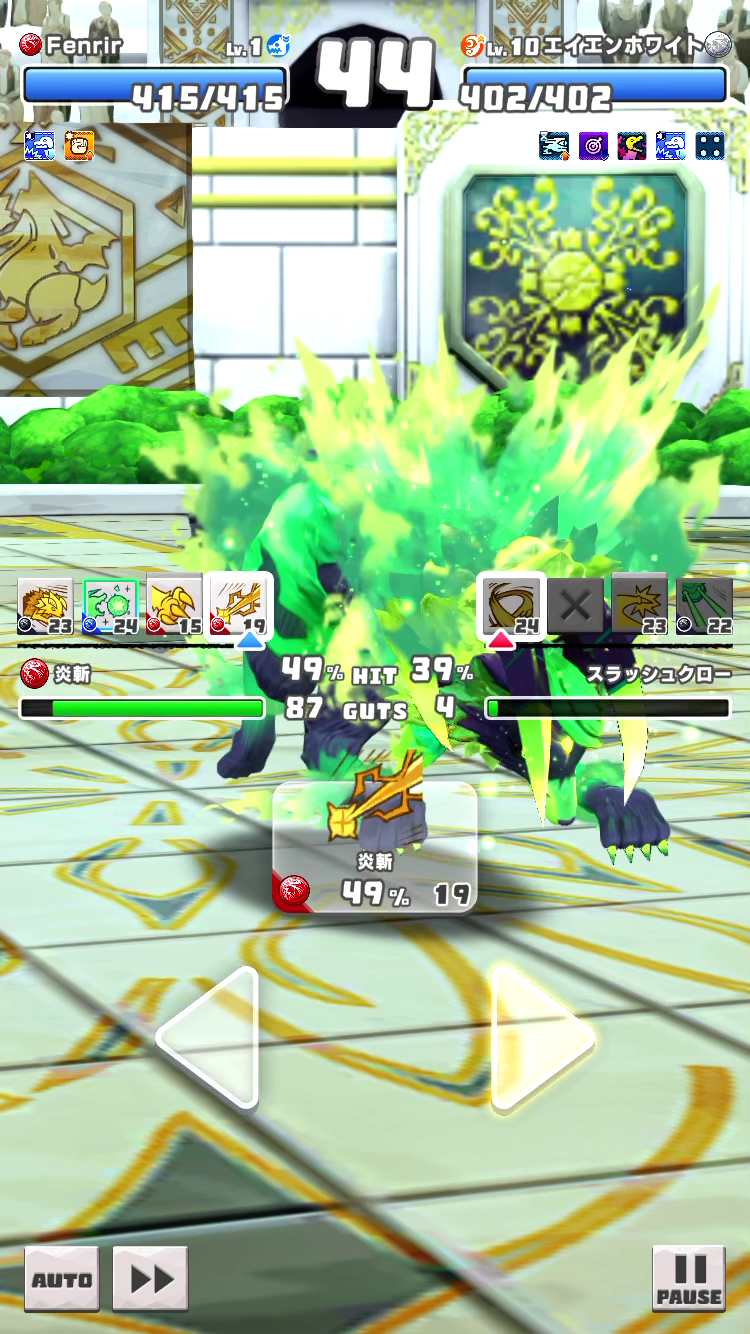Image resolution: width=750 pixels, height=1334 pixels.
Task: Check the enemy's slash claw skill icon
Action: pos(512,605)
